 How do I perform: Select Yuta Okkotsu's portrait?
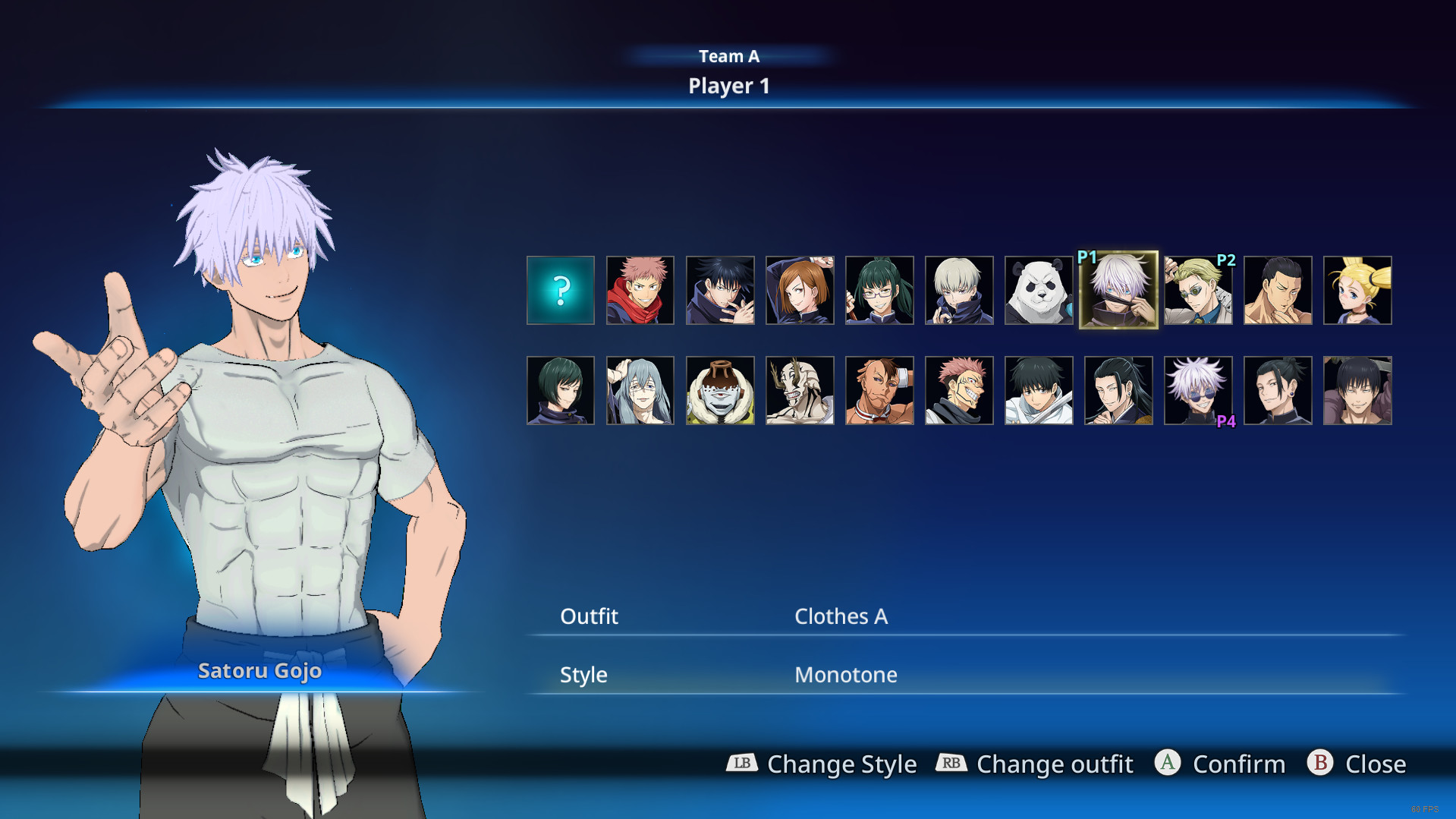click(1039, 391)
